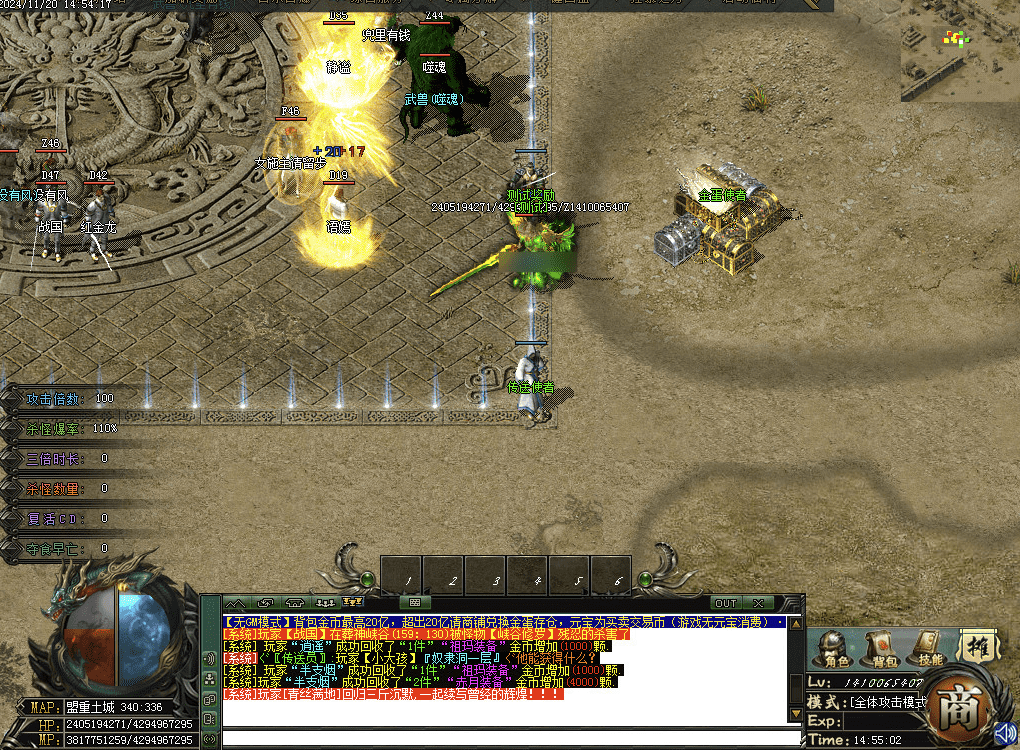Open the 技能 skills book

tap(930, 647)
